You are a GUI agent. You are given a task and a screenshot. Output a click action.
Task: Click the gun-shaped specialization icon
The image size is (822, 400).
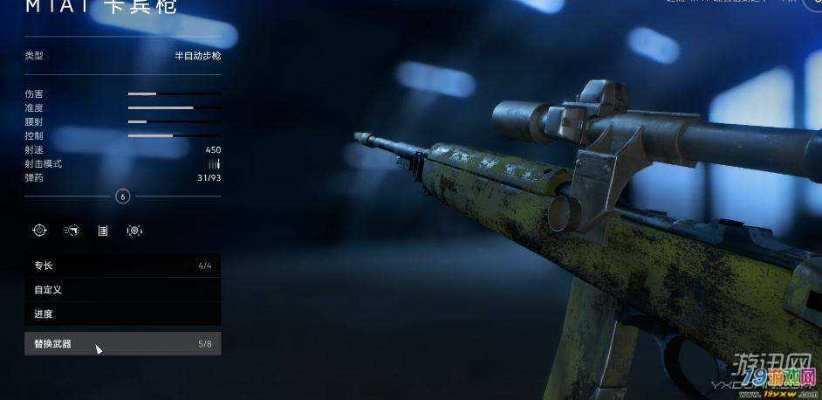pyautogui.click(x=71, y=230)
